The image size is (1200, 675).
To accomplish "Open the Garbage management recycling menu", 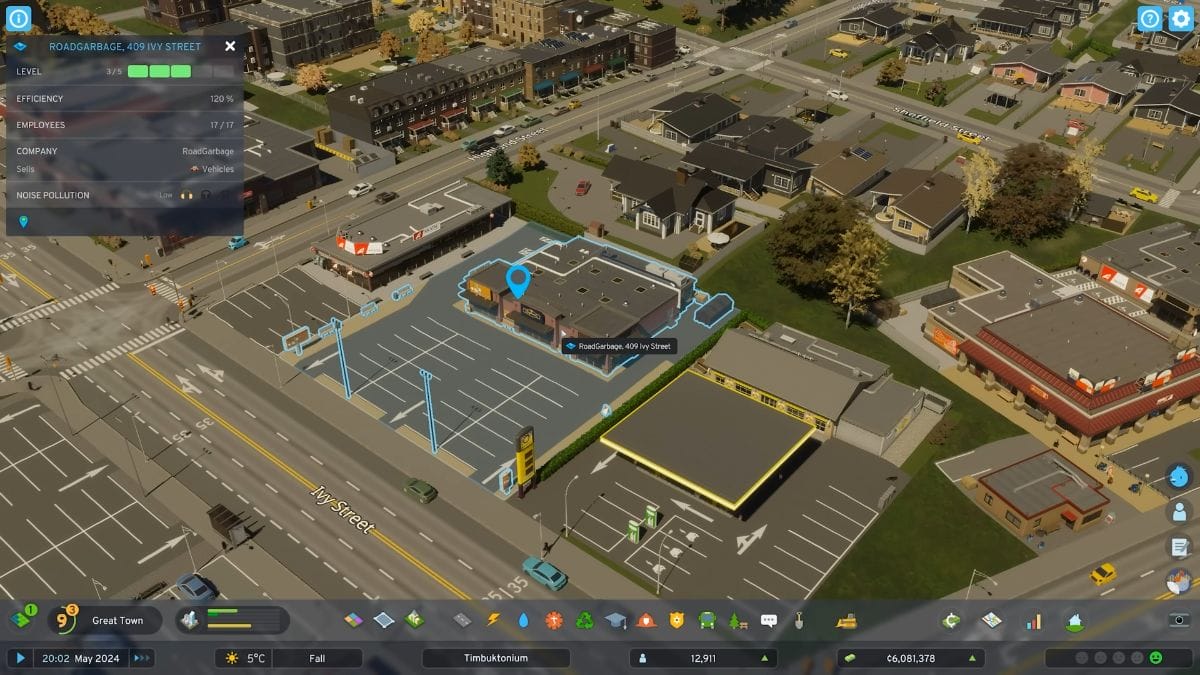I will click(585, 621).
